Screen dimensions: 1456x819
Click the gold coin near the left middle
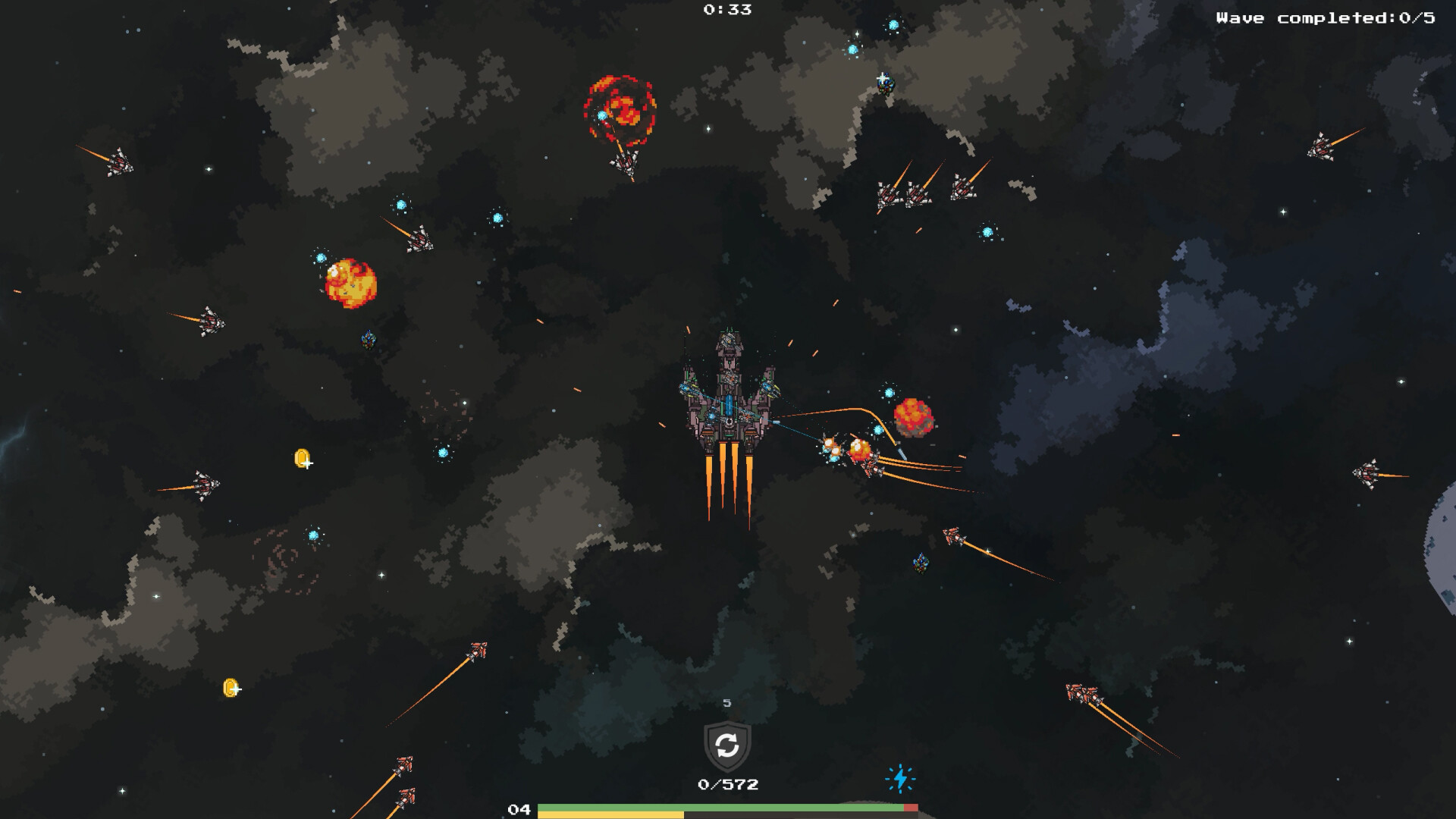(x=303, y=458)
